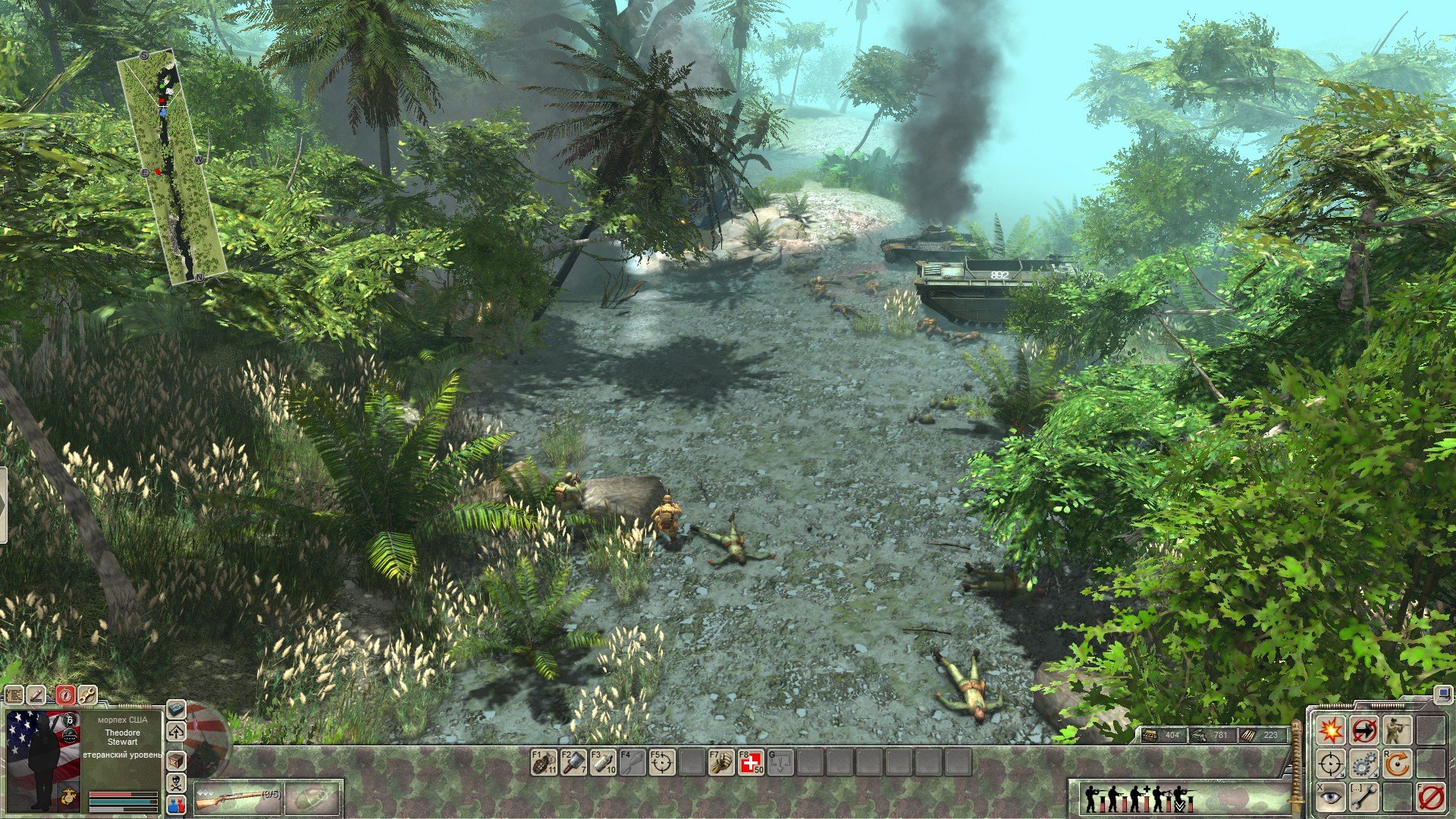Use the F8 medkit with red cross

point(751,761)
